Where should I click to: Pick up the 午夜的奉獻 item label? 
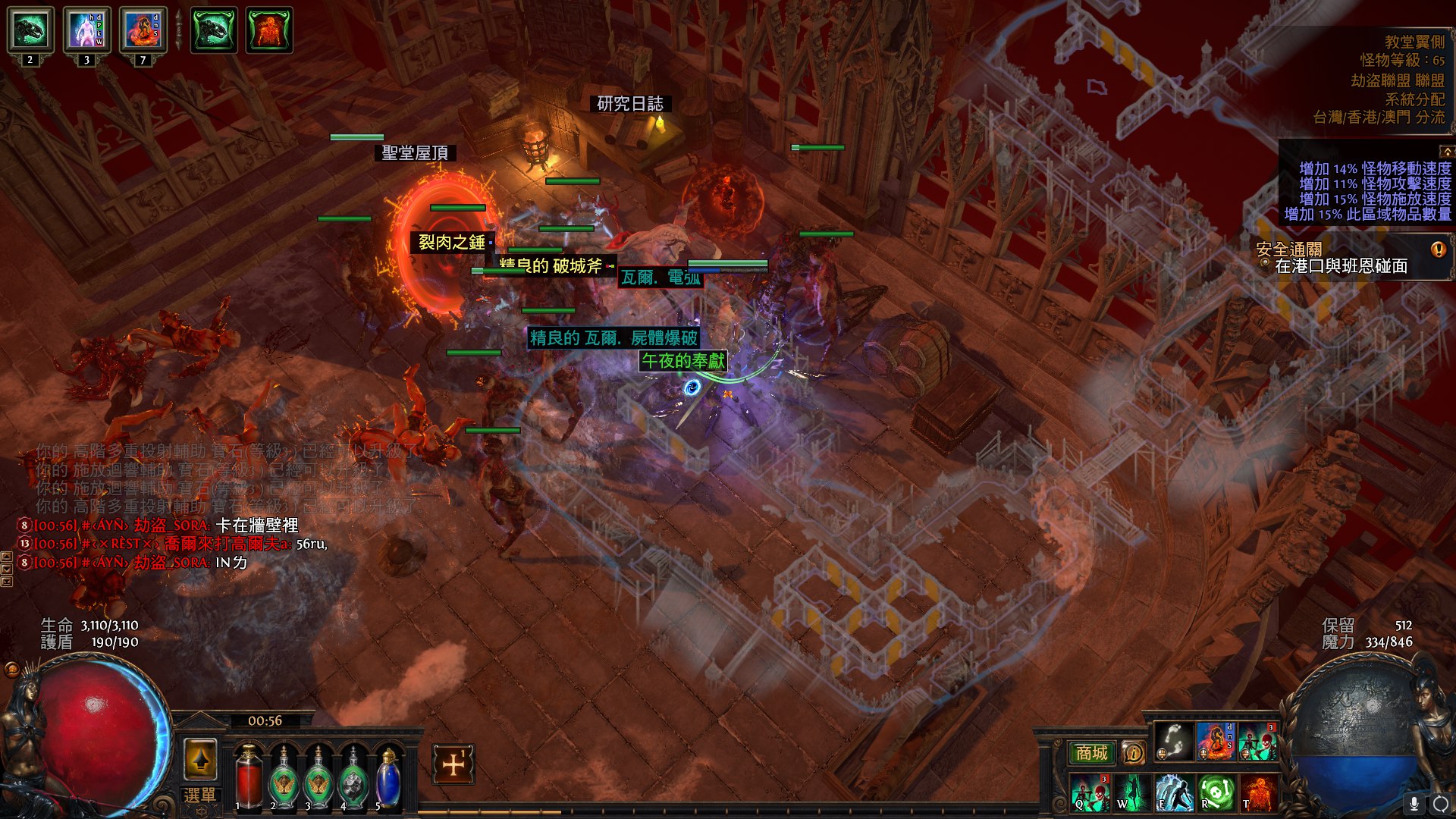point(682,361)
